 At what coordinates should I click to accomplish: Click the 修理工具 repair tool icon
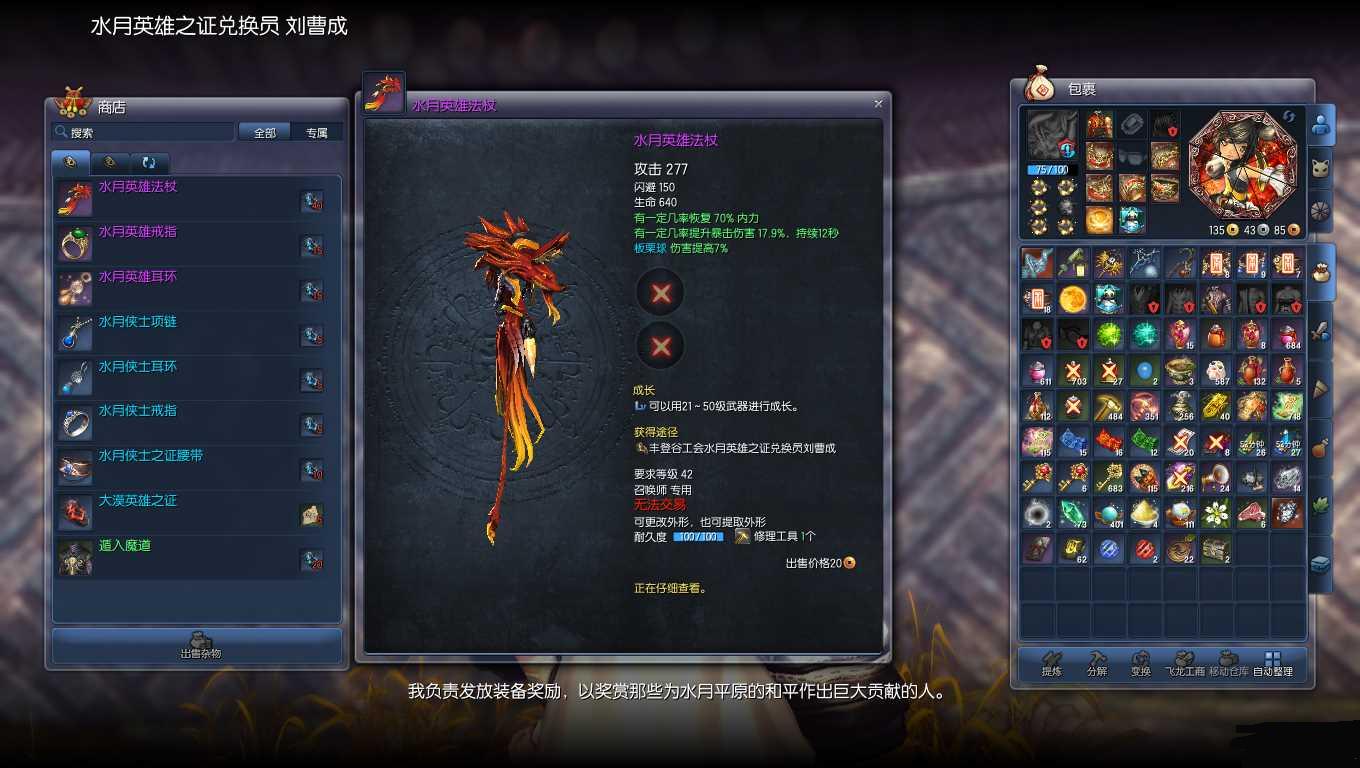pyautogui.click(x=744, y=535)
